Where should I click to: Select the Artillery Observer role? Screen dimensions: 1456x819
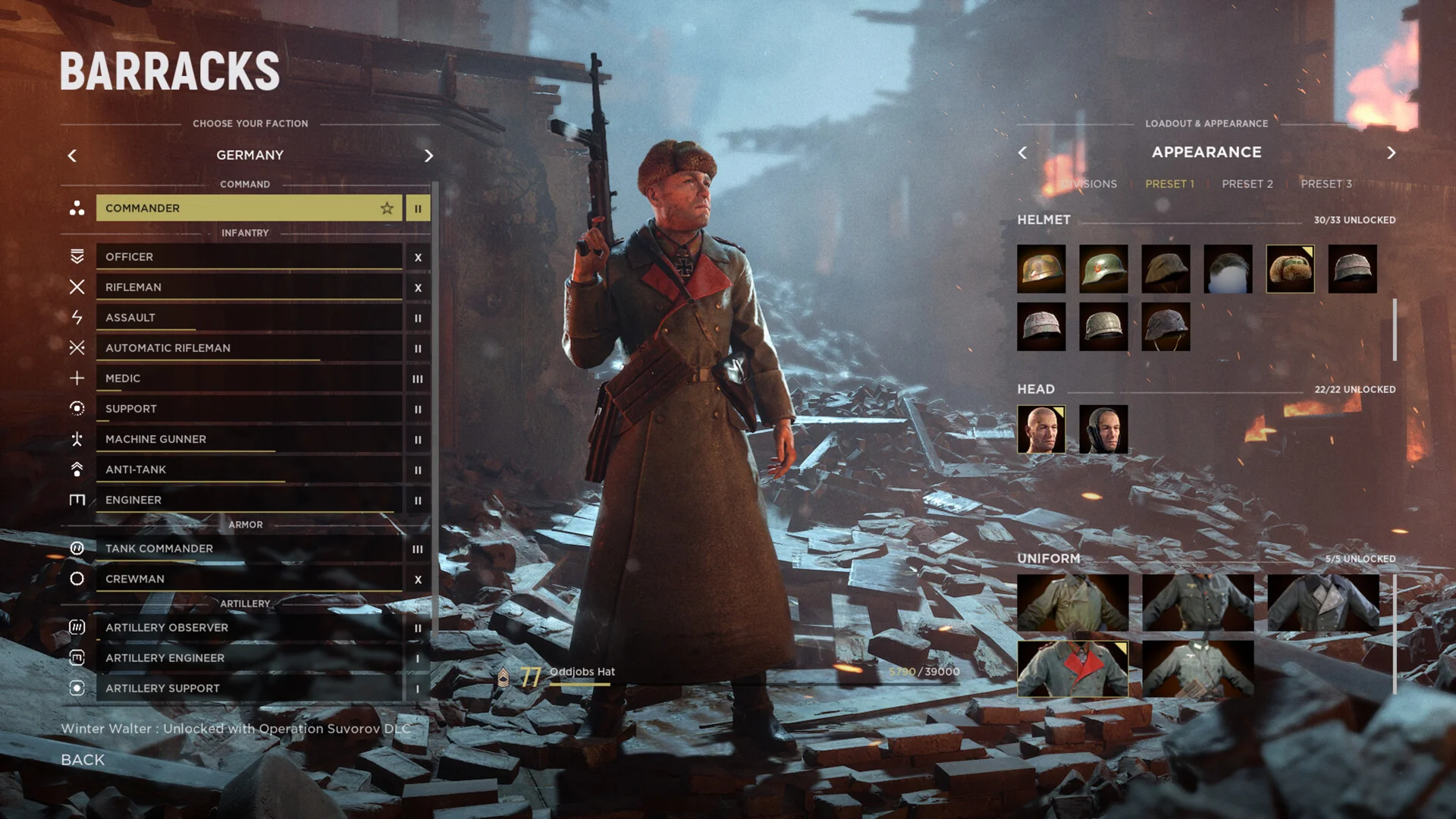249,627
